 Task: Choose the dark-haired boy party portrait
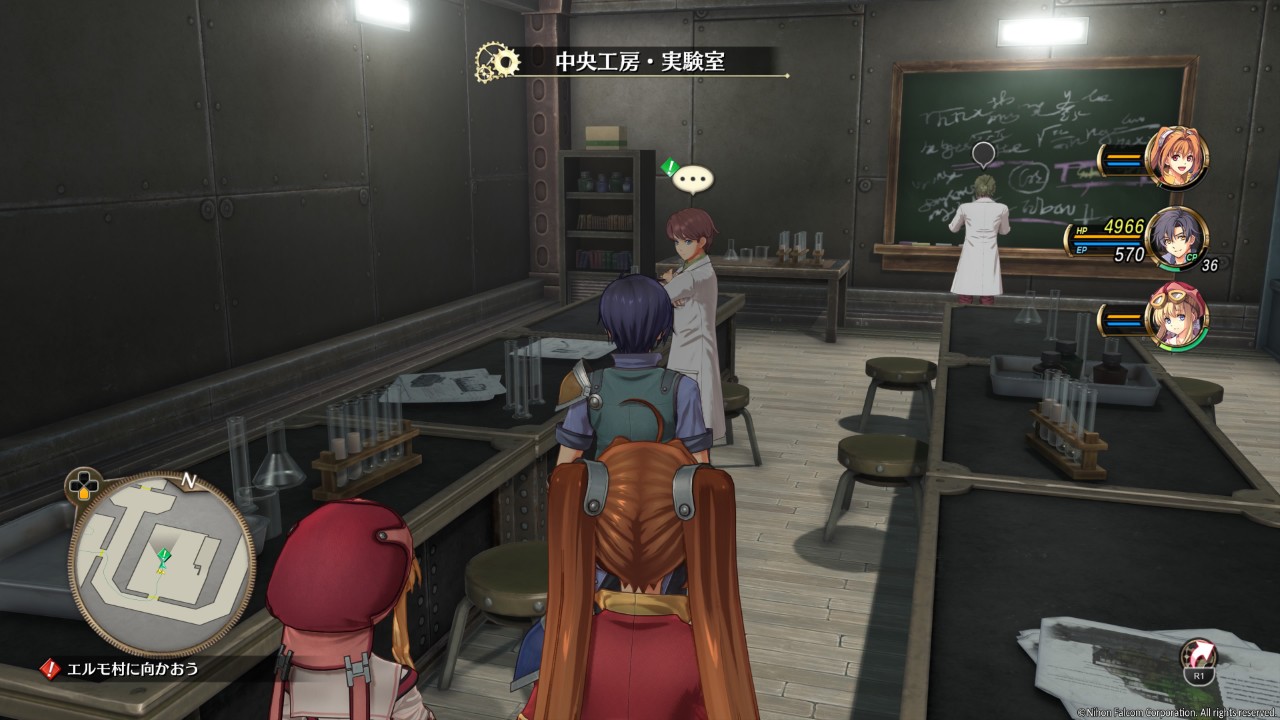[x=1176, y=238]
